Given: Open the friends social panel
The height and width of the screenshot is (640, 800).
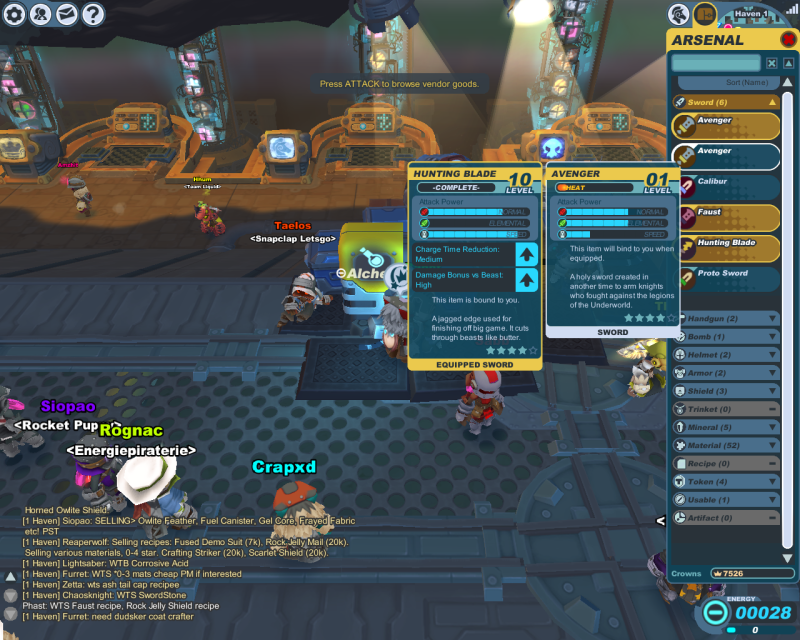Looking at the screenshot, I should coord(41,14).
